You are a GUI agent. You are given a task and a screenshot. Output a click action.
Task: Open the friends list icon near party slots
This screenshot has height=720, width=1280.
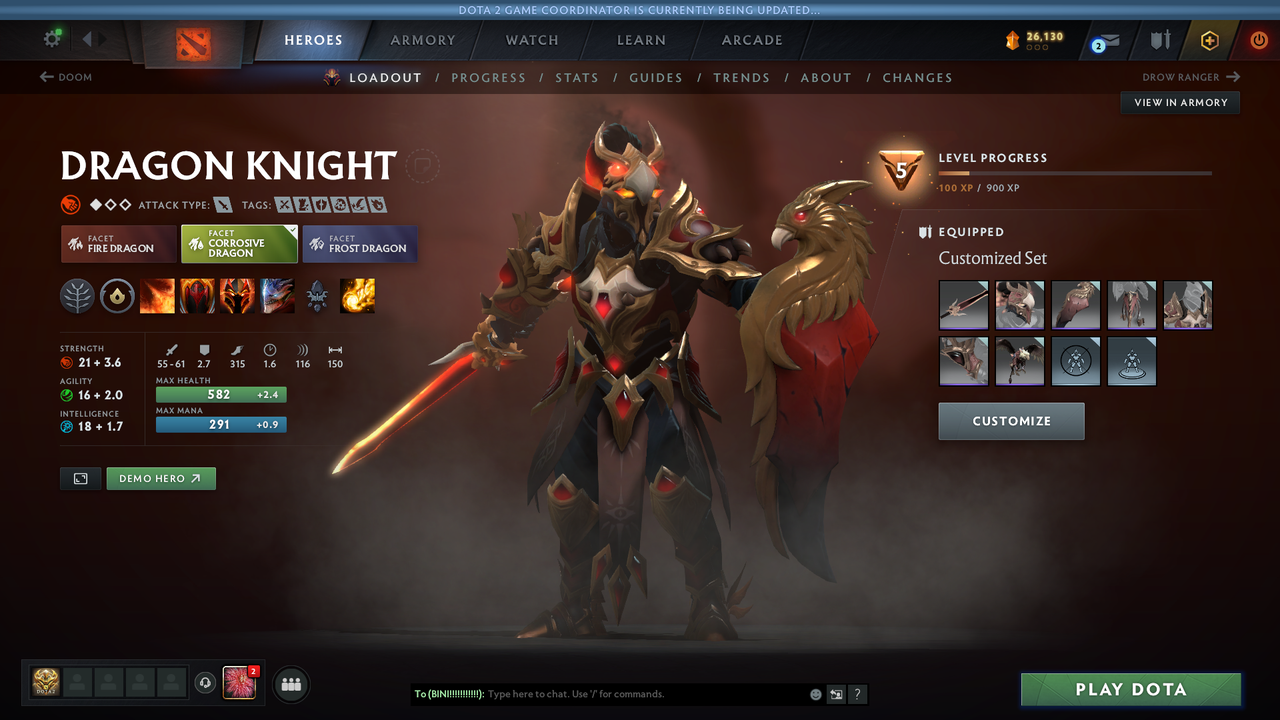[290, 684]
